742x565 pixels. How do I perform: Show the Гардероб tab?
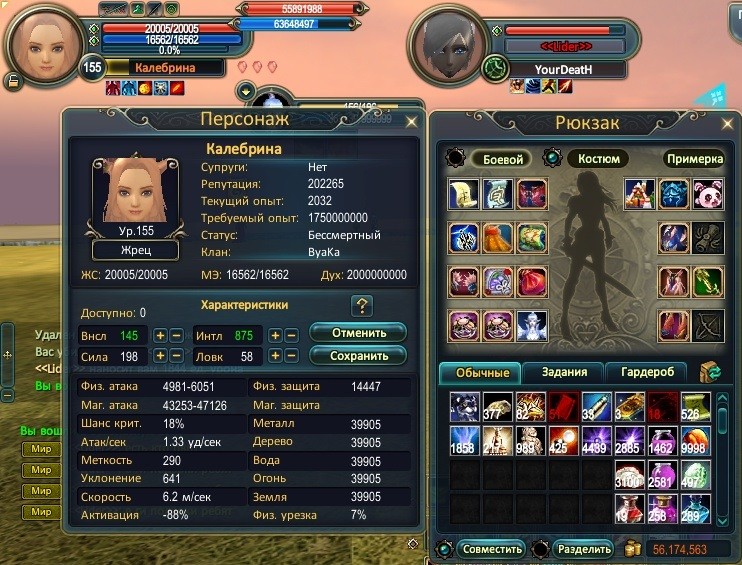(647, 373)
